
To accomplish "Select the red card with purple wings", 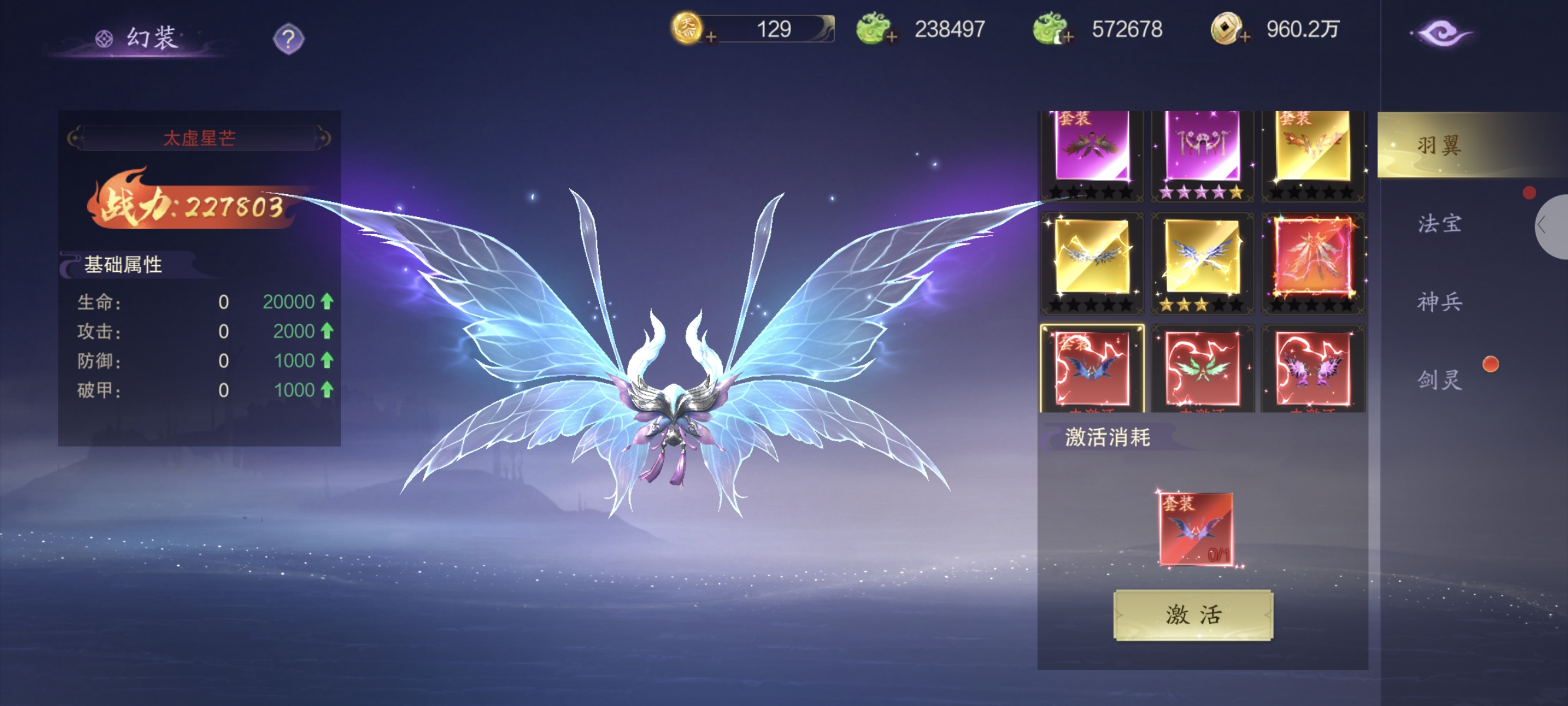I will [x=1313, y=369].
